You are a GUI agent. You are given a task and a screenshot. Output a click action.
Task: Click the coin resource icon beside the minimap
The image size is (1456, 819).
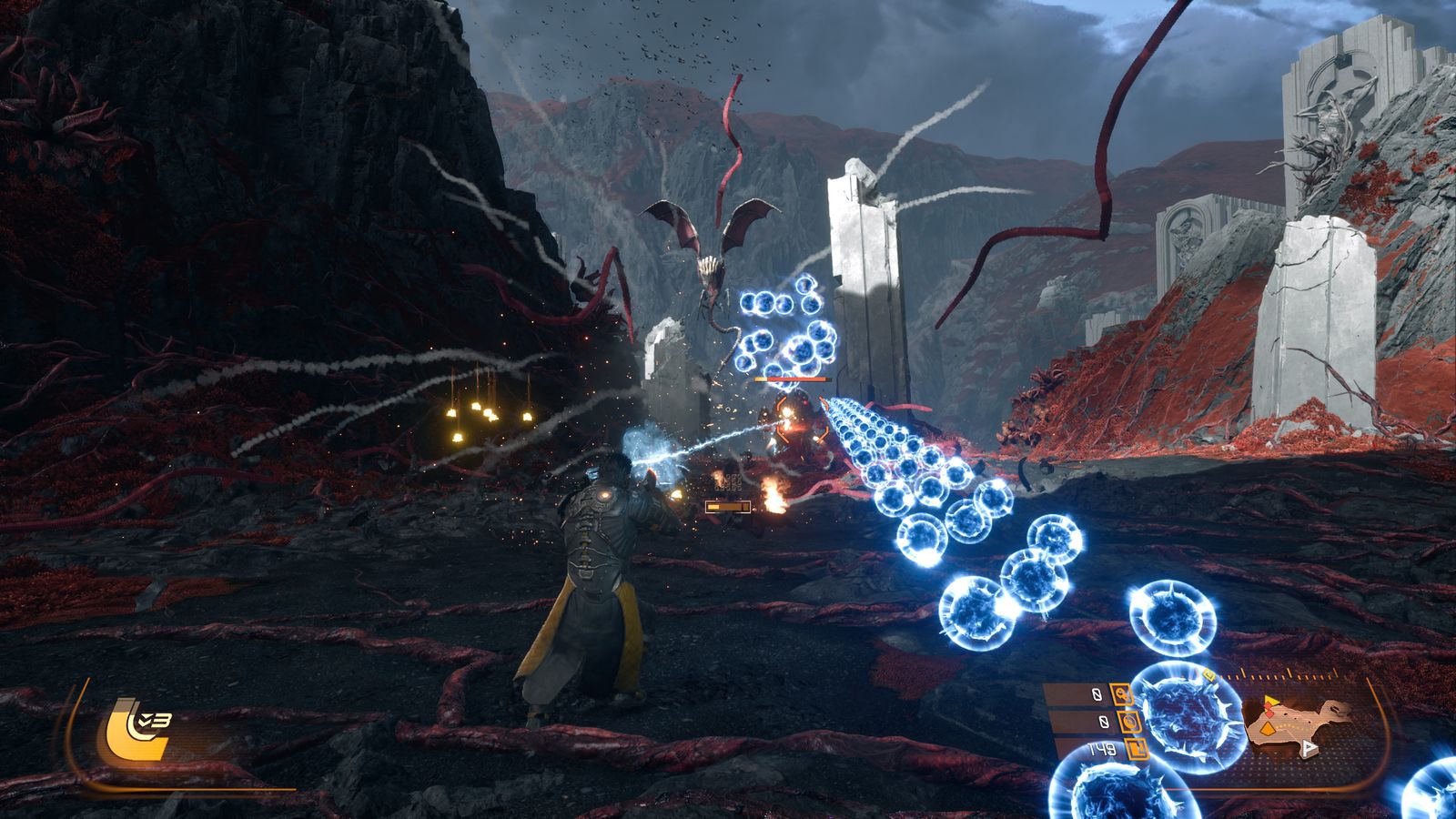coord(1130,721)
